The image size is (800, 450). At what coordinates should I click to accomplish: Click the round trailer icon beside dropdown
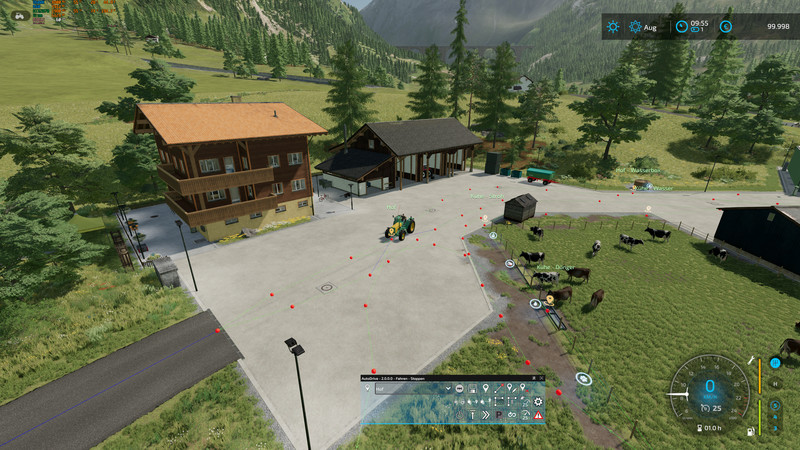(x=460, y=388)
